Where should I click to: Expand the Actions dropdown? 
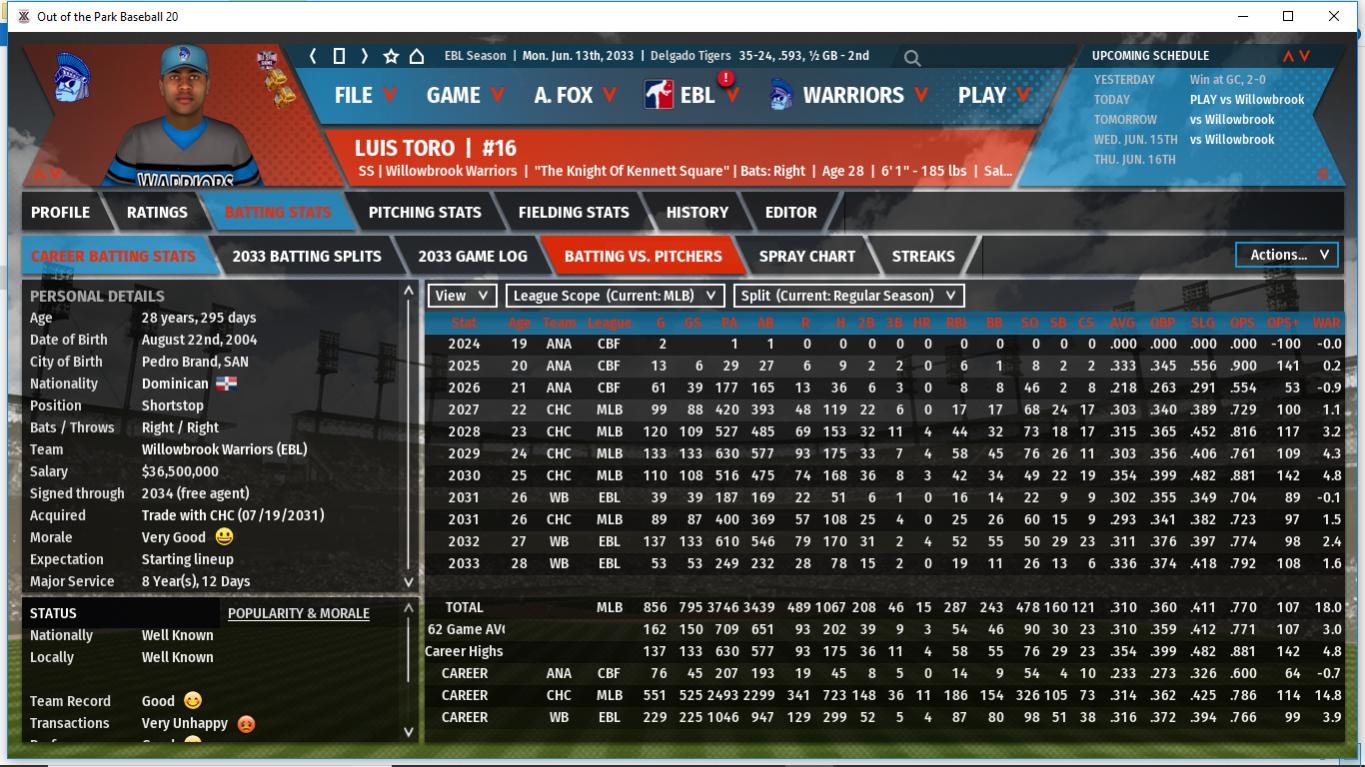pos(1288,255)
